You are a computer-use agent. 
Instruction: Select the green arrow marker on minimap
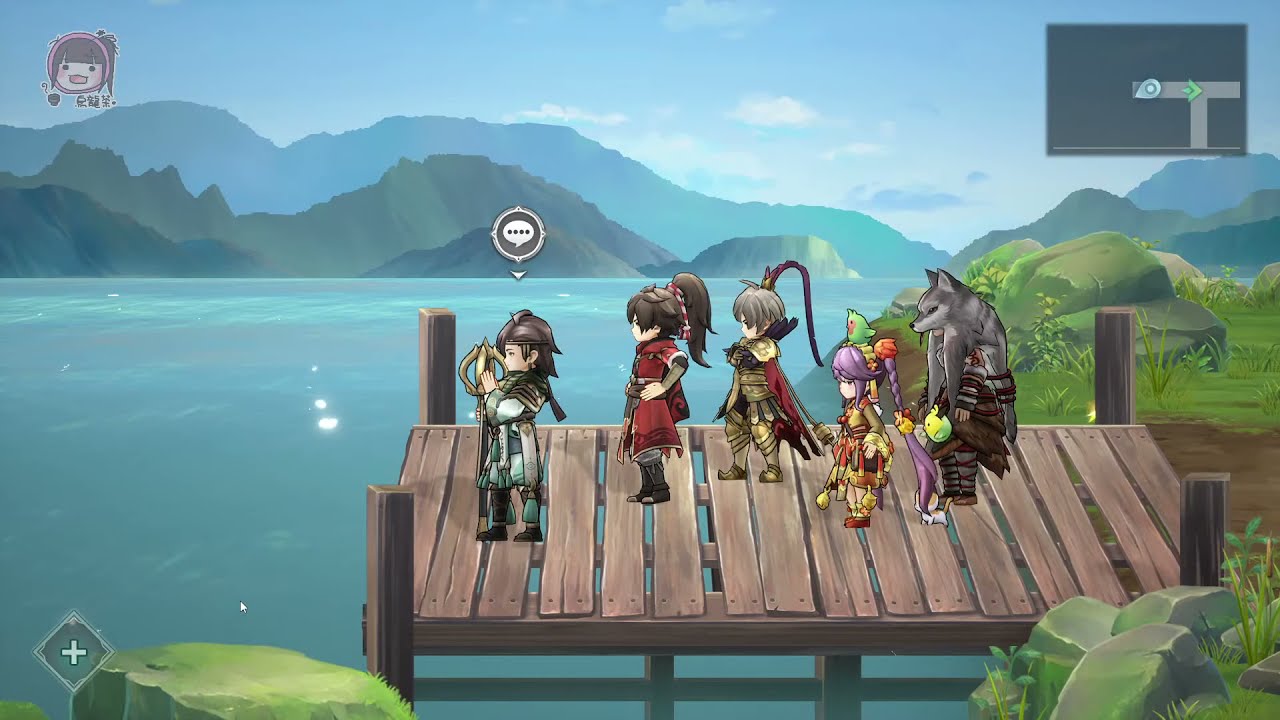pyautogui.click(x=1191, y=91)
